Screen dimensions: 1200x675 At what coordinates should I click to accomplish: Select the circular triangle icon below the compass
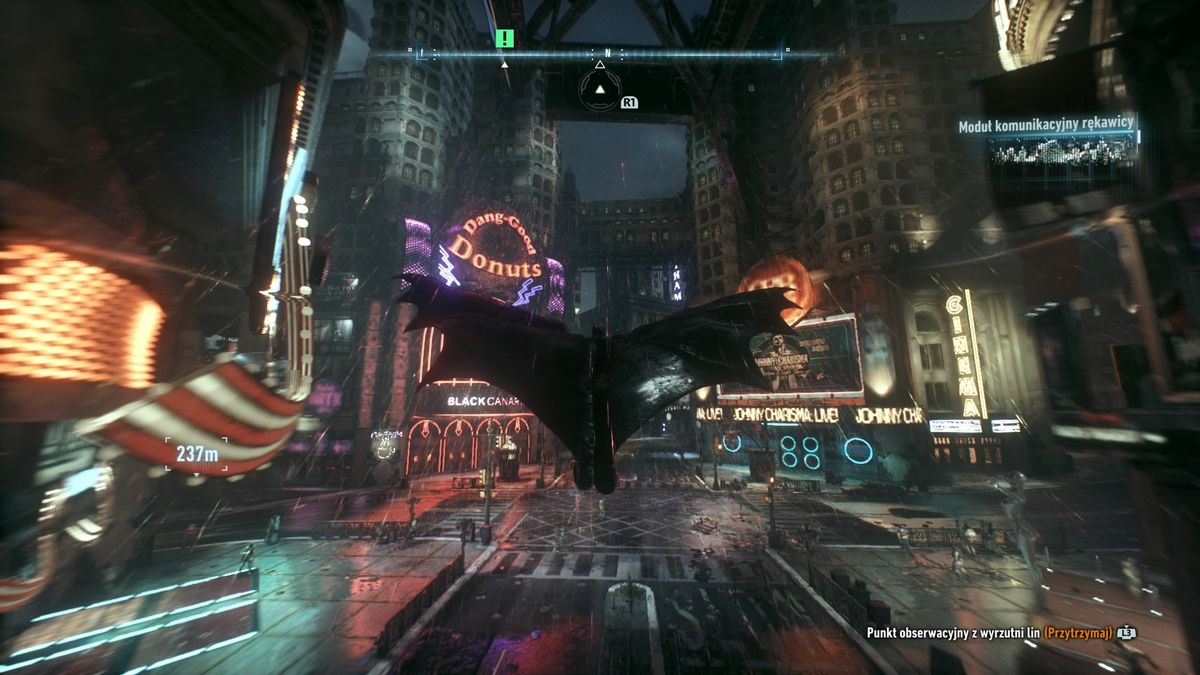(x=599, y=90)
